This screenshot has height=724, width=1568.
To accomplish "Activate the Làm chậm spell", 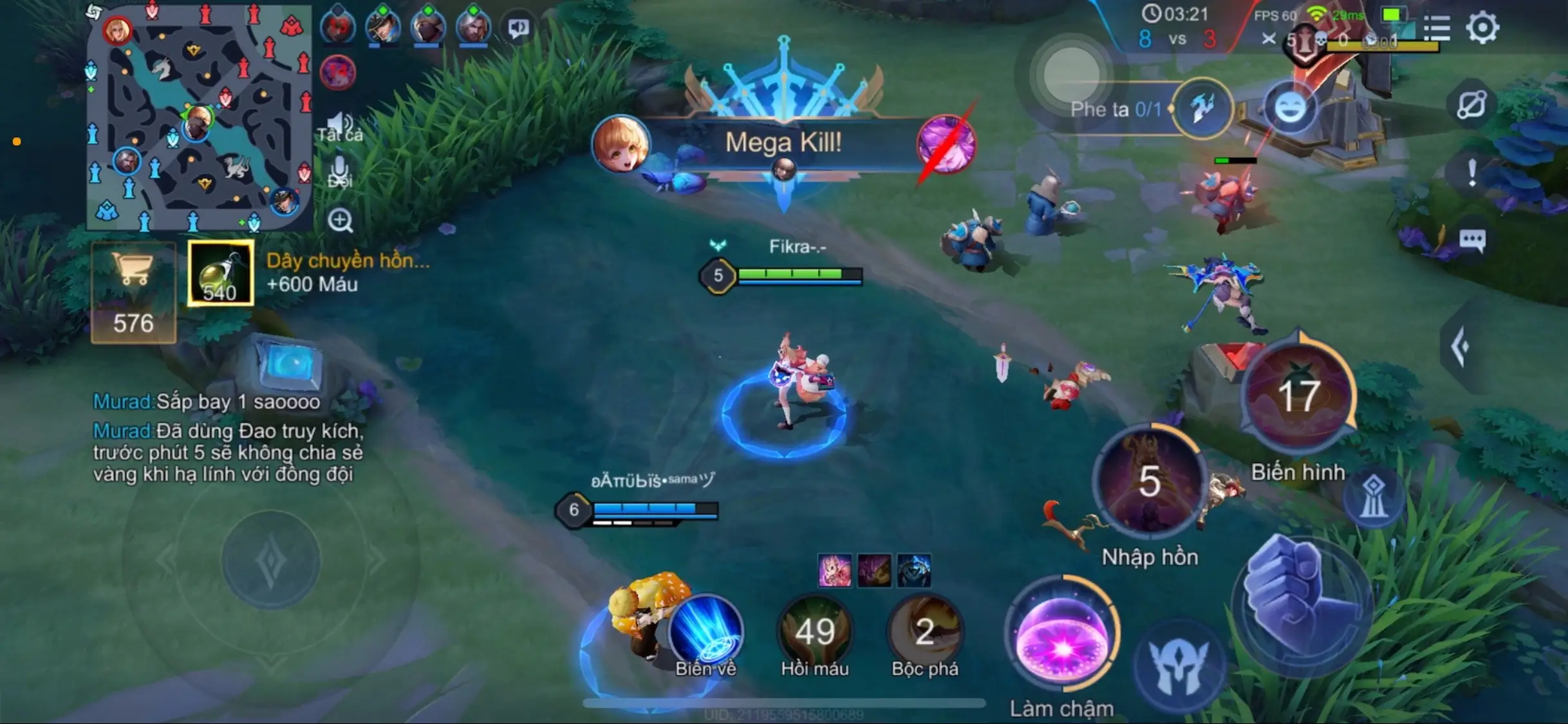I will [1062, 637].
